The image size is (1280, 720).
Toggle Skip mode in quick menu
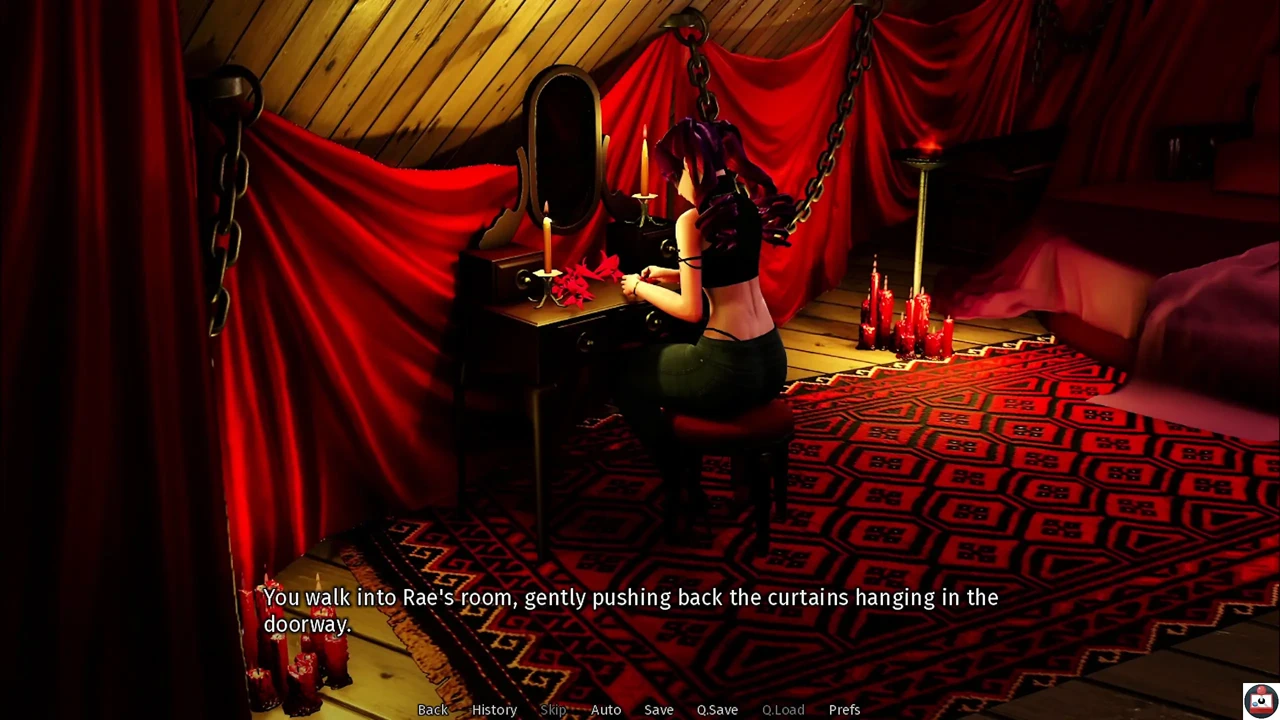click(553, 710)
